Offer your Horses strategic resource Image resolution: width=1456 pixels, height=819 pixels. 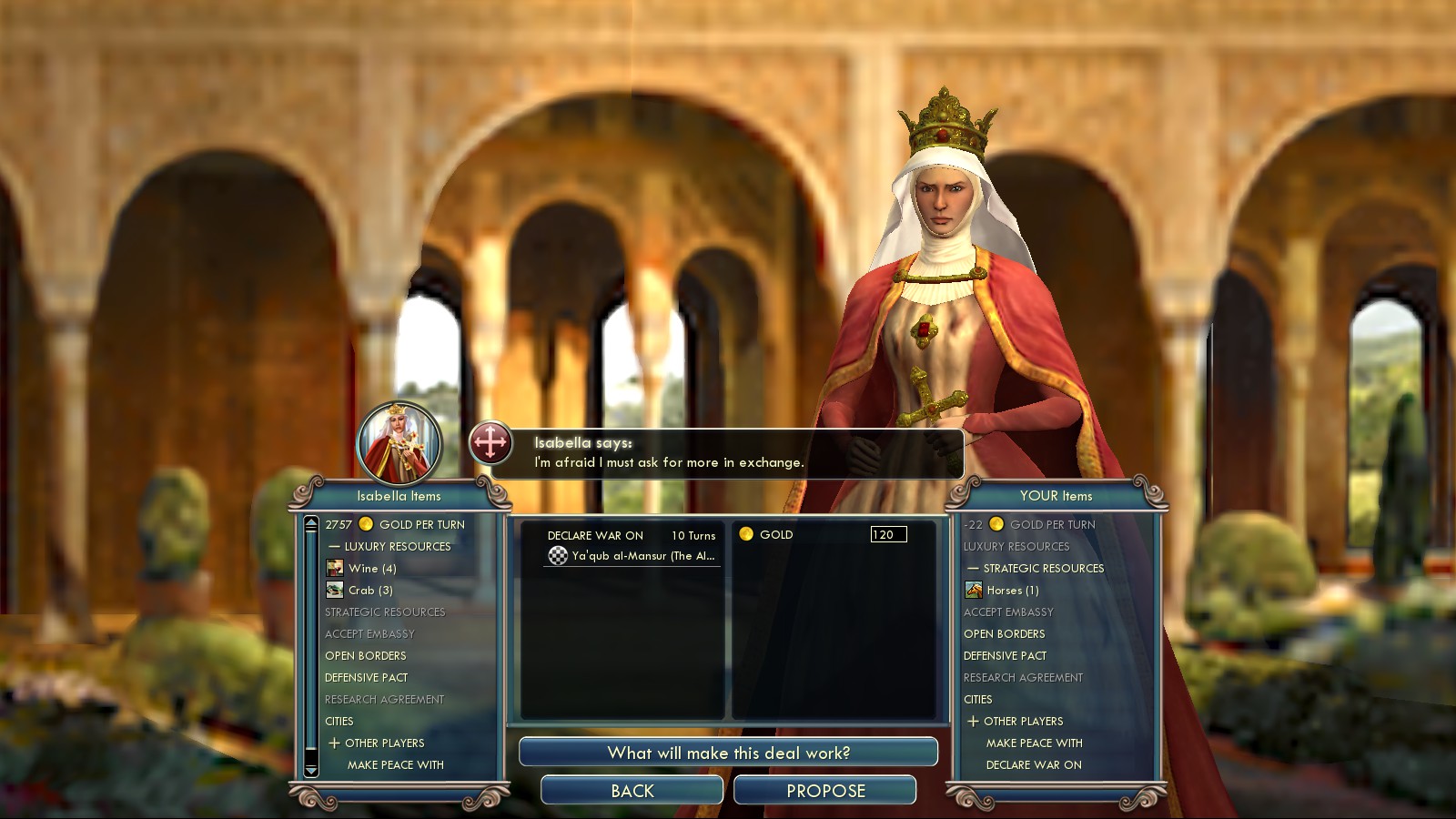(1012, 591)
